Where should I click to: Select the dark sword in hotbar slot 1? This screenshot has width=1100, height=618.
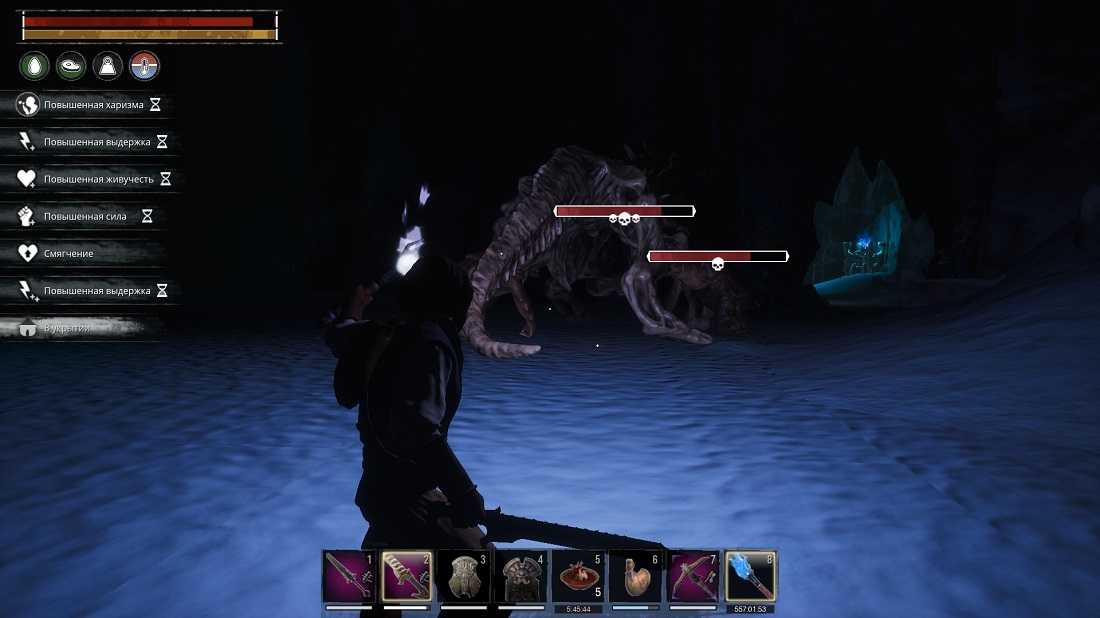(348, 576)
